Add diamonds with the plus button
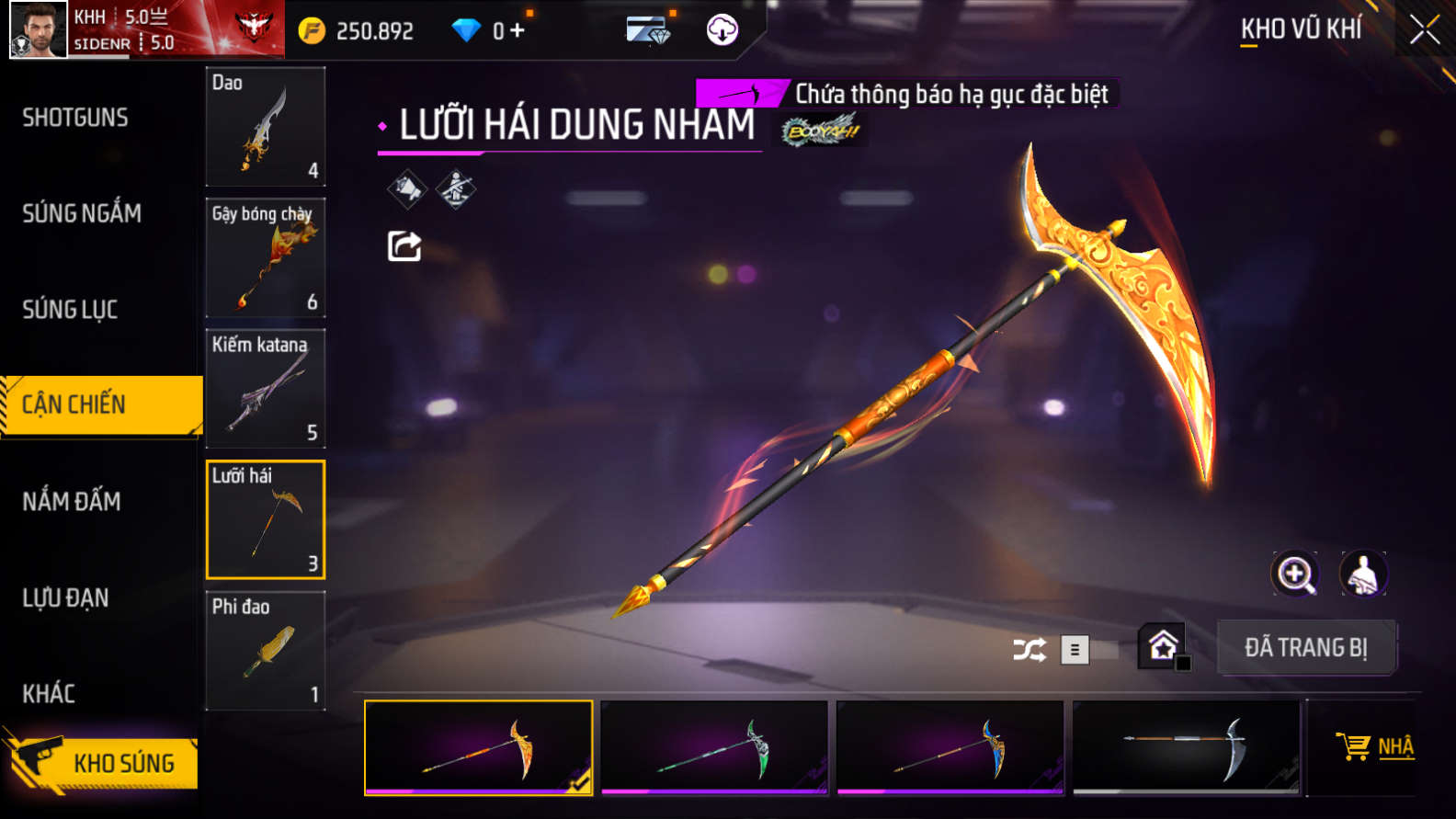Image resolution: width=1456 pixels, height=819 pixels. (x=518, y=30)
